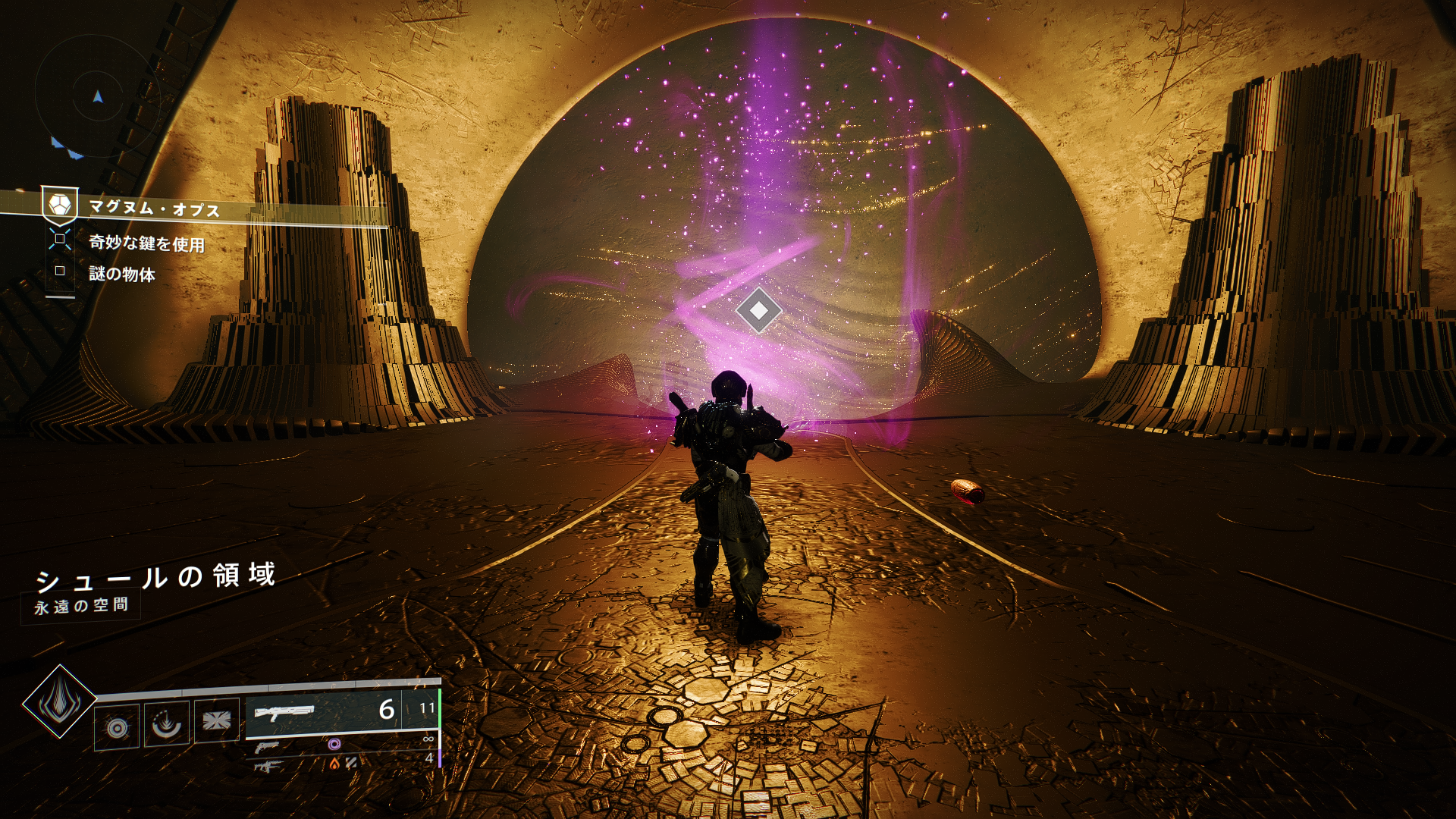Select the マグヌム・オプス quest tracker header
This screenshot has width=1456, height=819.
(155, 209)
